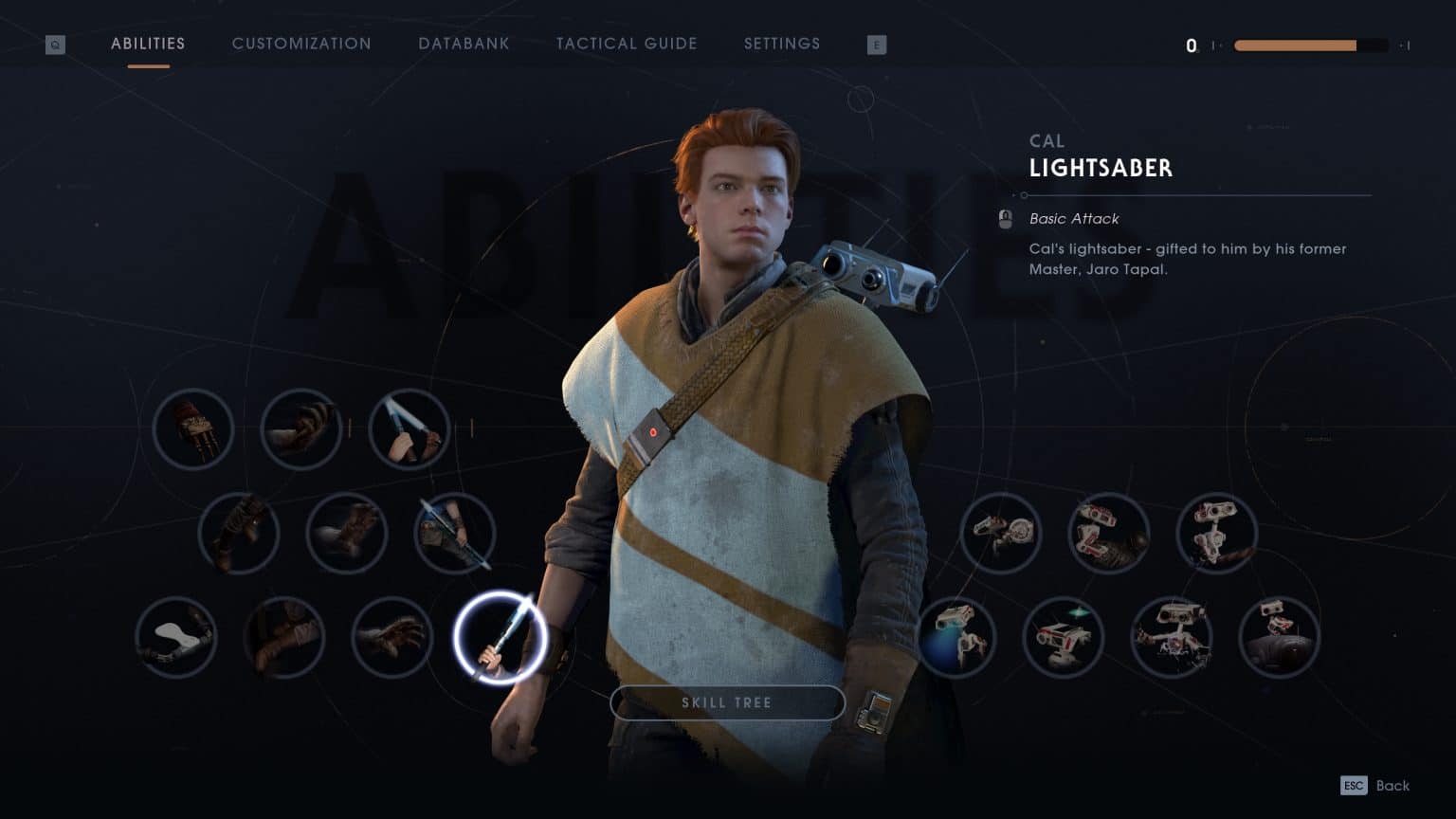The height and width of the screenshot is (819, 1456).
Task: Click the BD-1 slicing droid ability icon
Action: click(x=1174, y=638)
